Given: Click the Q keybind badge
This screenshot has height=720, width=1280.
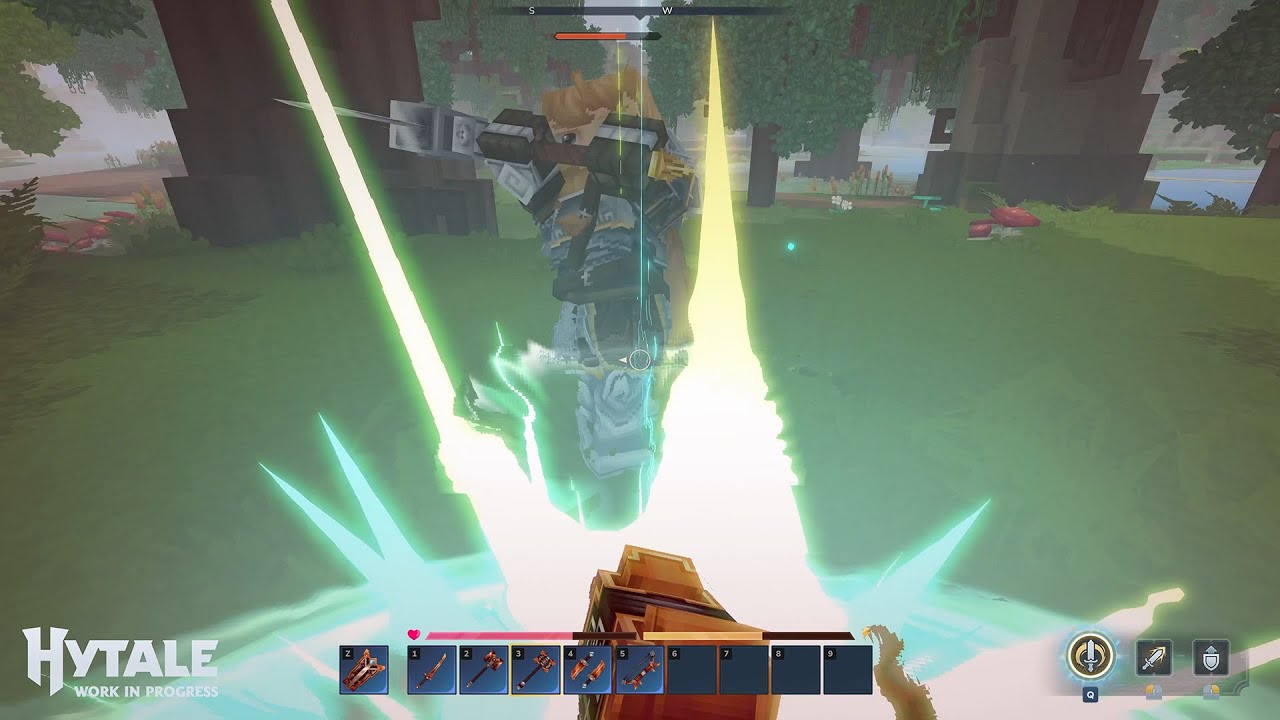Looking at the screenshot, I should 1090,695.
